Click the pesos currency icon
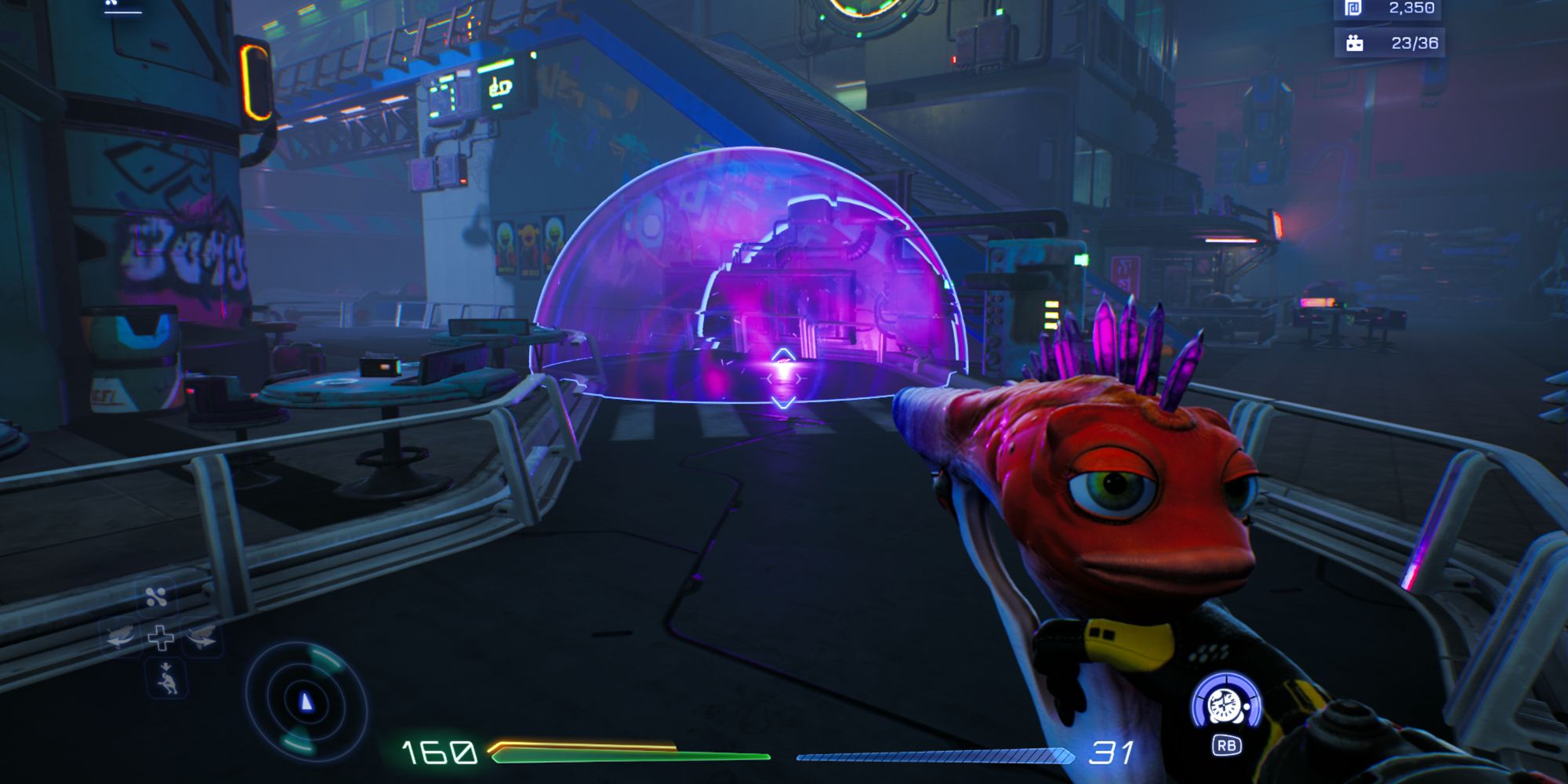The height and width of the screenshot is (784, 1568). [x=1353, y=8]
